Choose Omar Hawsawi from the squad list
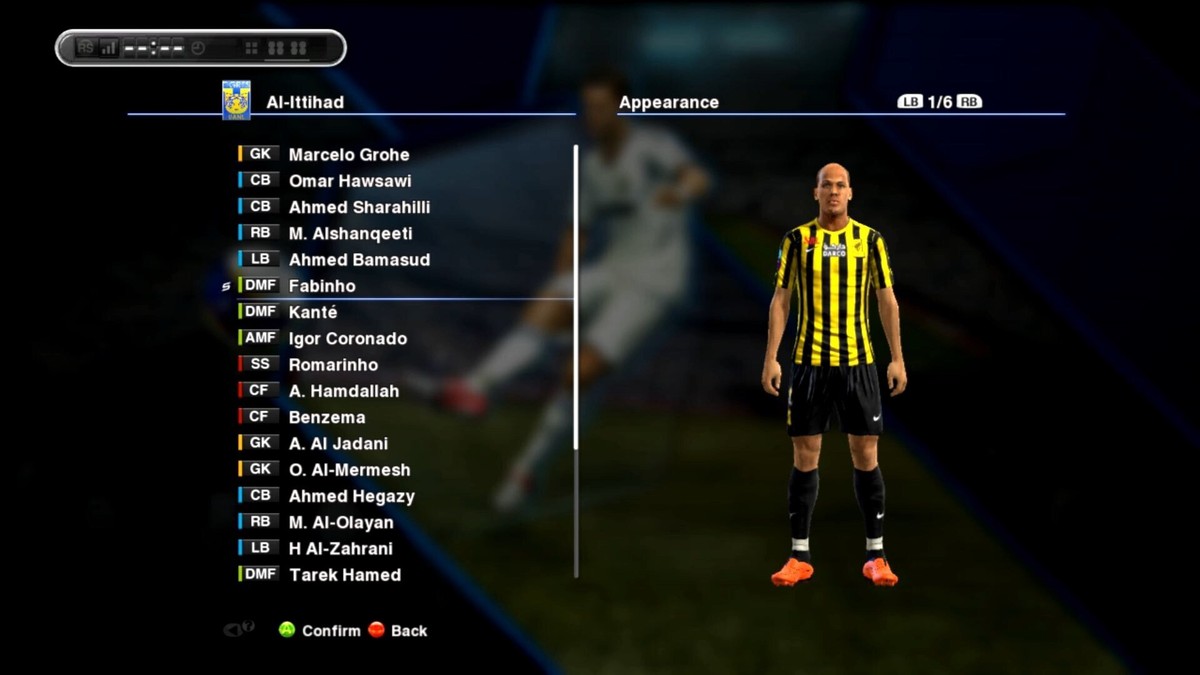 349,181
